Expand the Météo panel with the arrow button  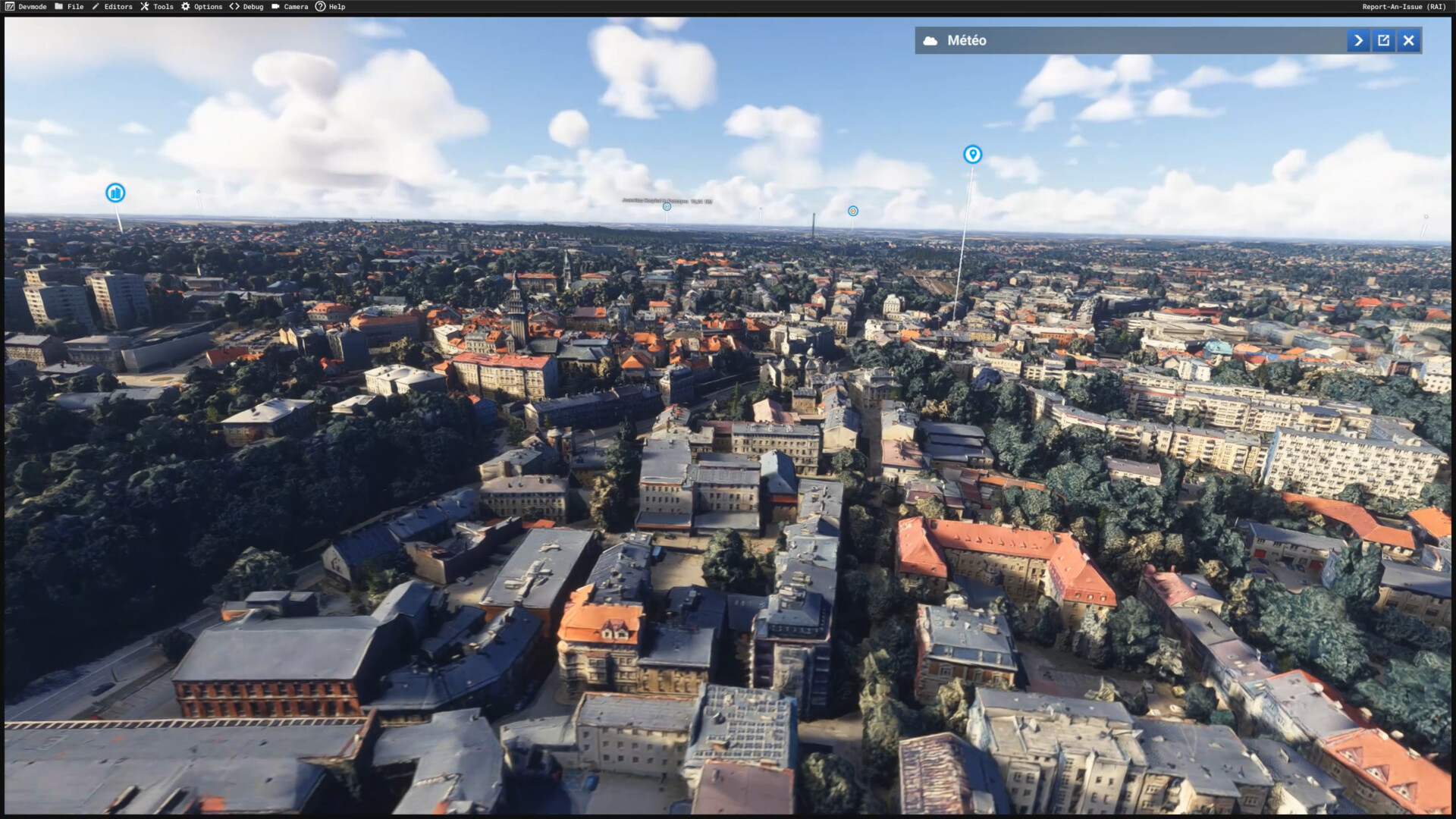tap(1358, 41)
